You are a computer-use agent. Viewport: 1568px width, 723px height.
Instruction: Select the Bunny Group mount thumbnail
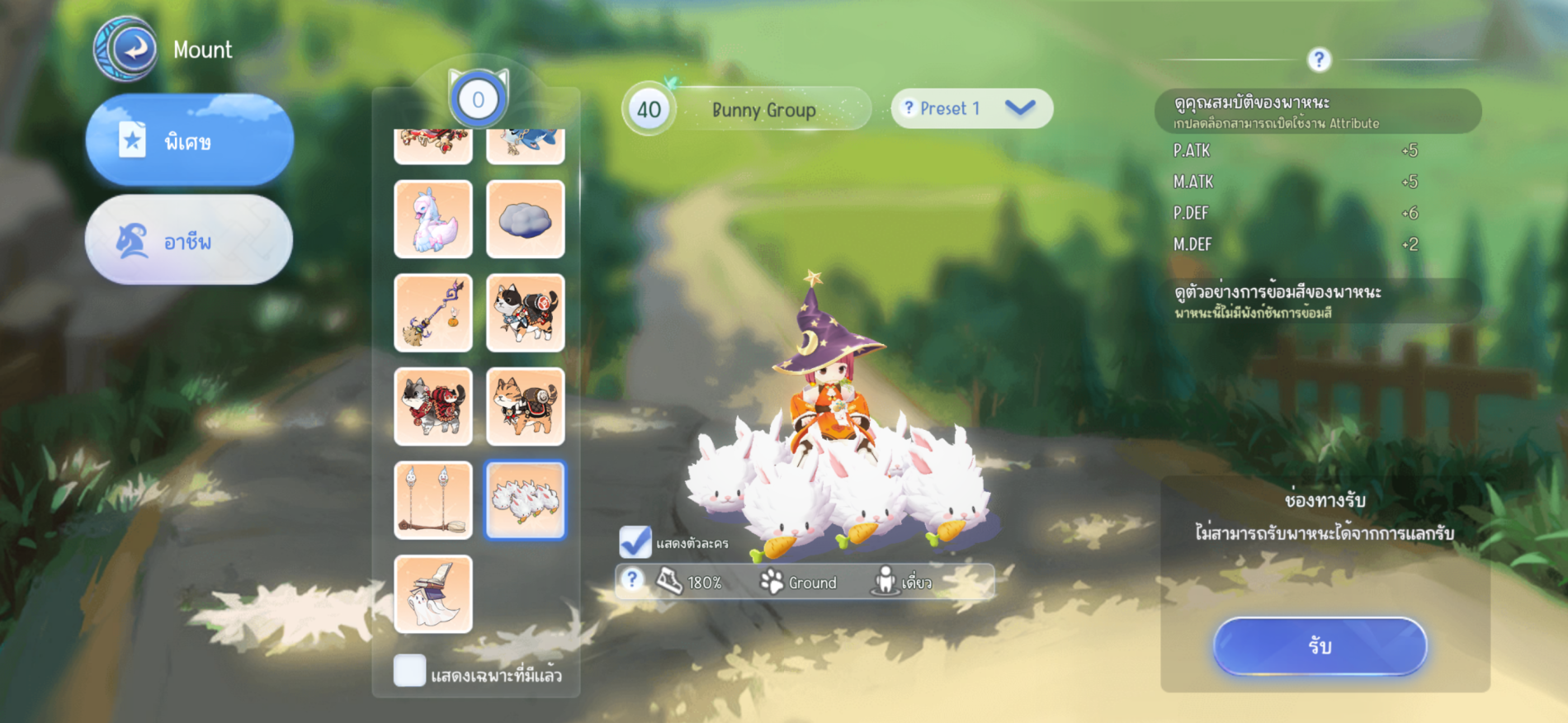(526, 500)
